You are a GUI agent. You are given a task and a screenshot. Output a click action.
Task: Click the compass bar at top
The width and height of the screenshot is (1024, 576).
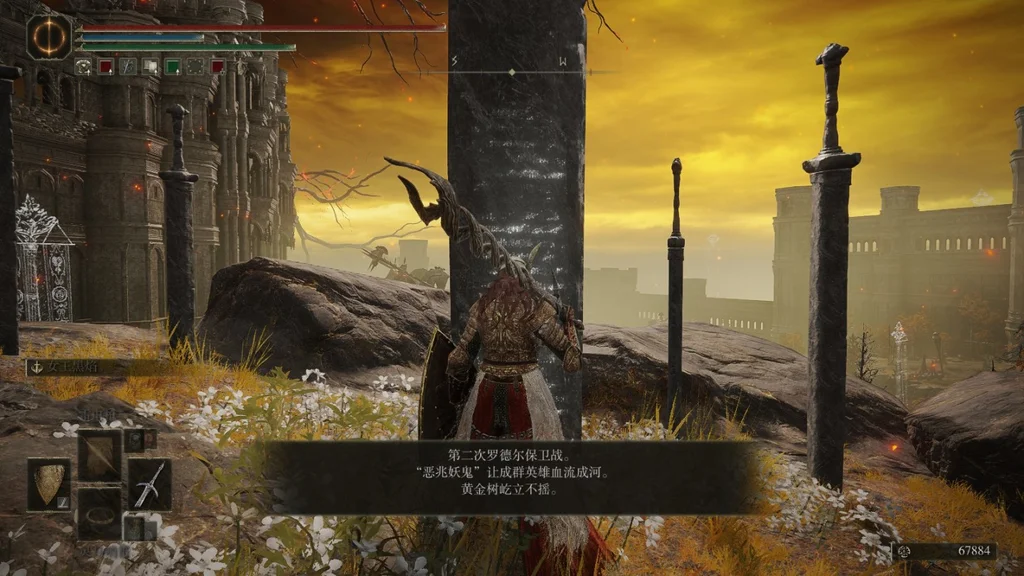(x=512, y=72)
